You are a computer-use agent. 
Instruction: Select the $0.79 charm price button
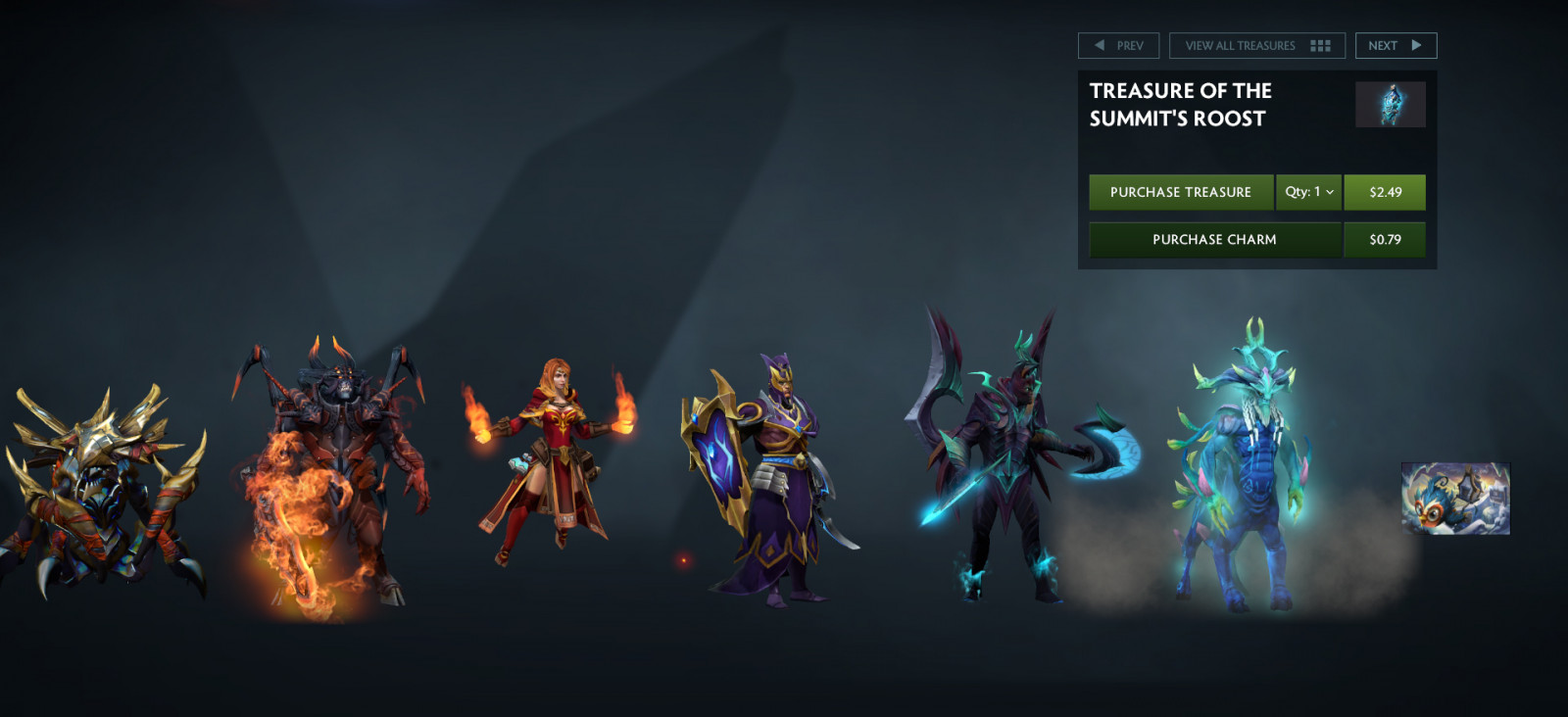pos(1385,240)
